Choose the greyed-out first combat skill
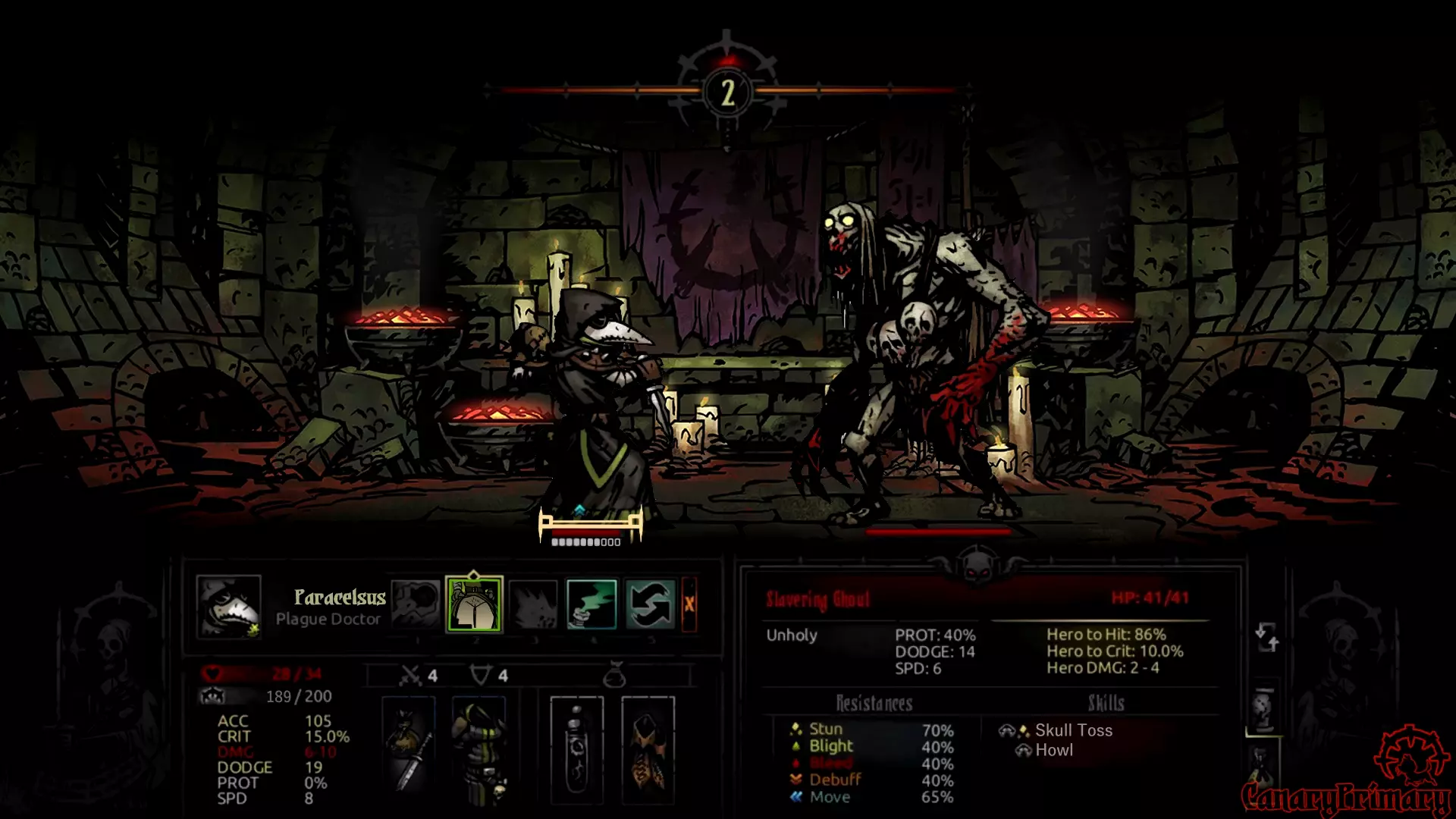Image resolution: width=1456 pixels, height=819 pixels. pos(416,604)
